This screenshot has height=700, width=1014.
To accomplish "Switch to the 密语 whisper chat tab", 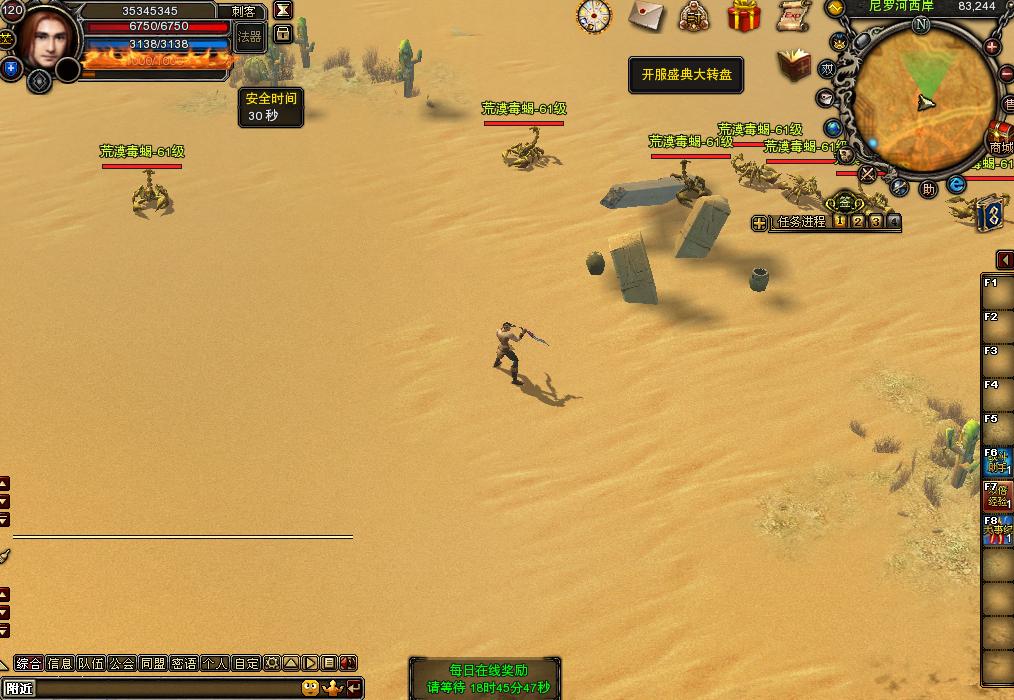I will coord(184,663).
